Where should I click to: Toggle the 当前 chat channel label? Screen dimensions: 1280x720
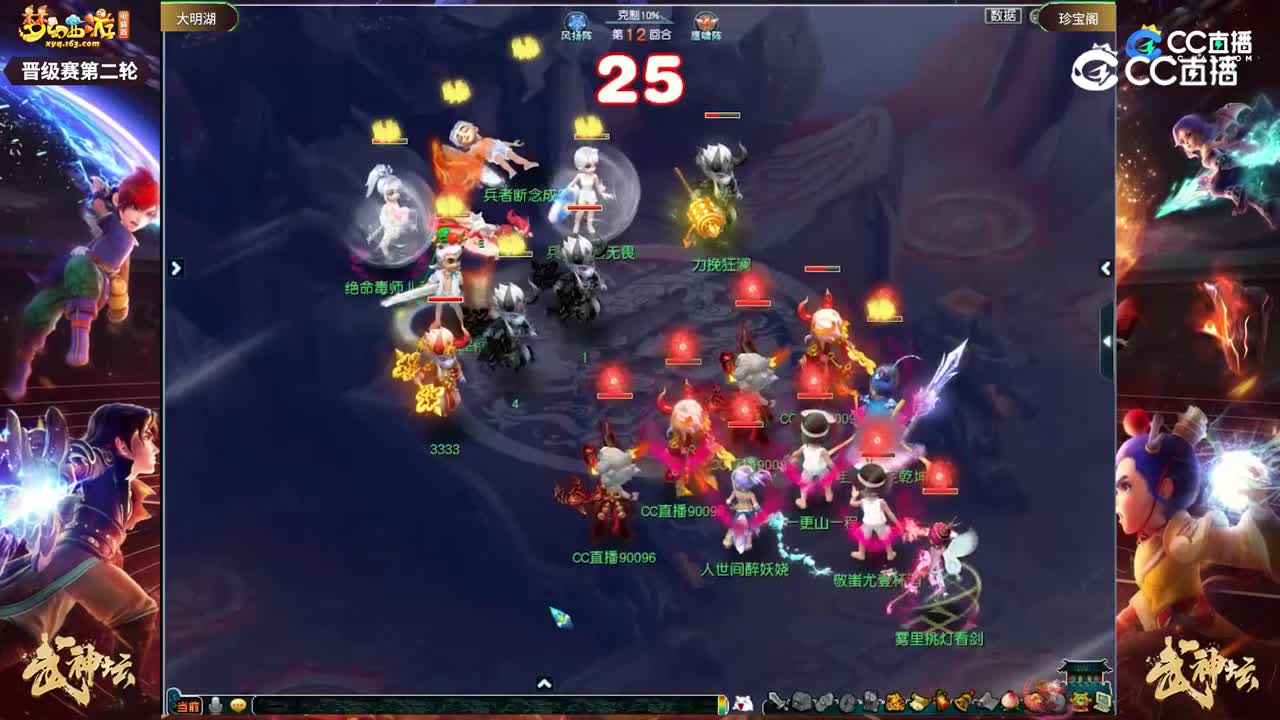coord(188,702)
